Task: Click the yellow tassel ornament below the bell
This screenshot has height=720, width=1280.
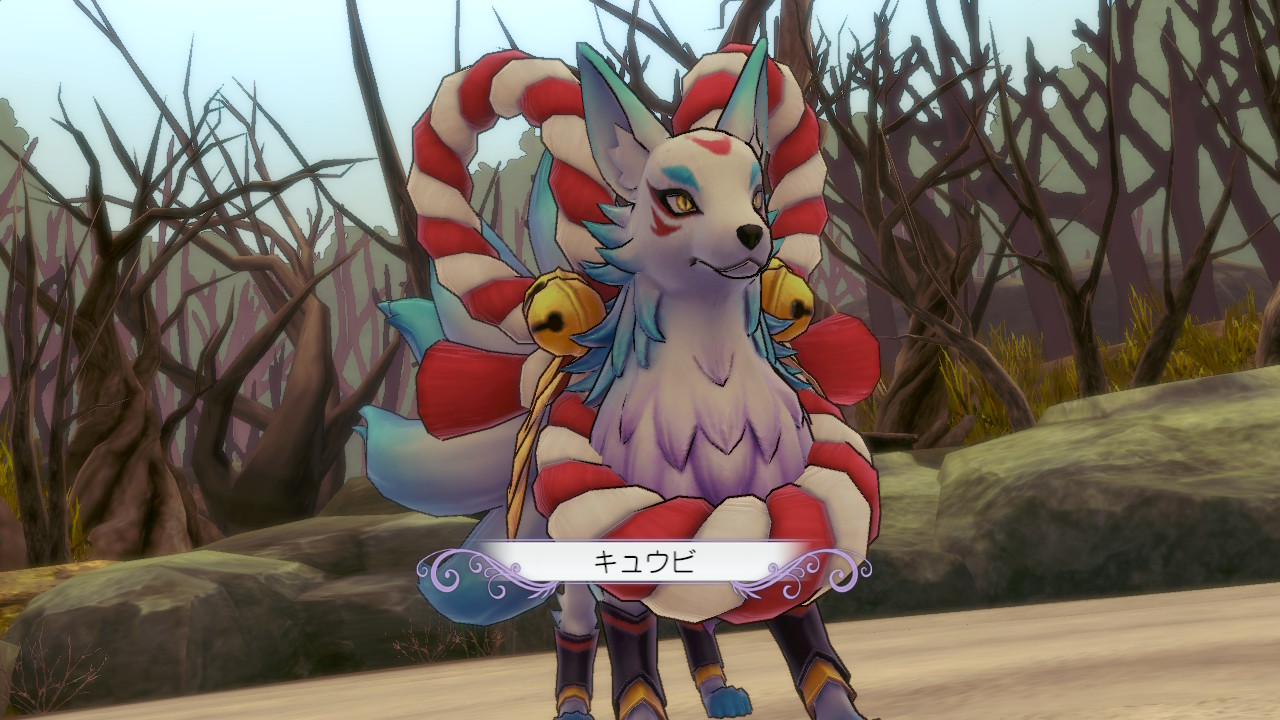Action: [540, 420]
